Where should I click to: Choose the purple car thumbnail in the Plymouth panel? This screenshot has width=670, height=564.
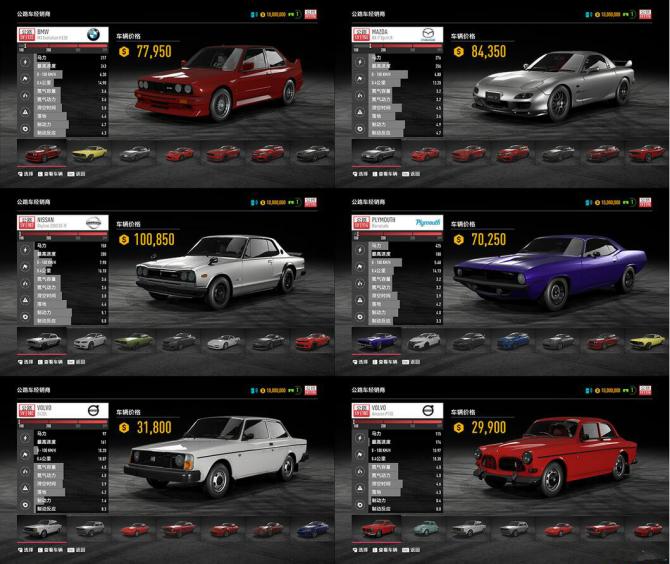378,342
